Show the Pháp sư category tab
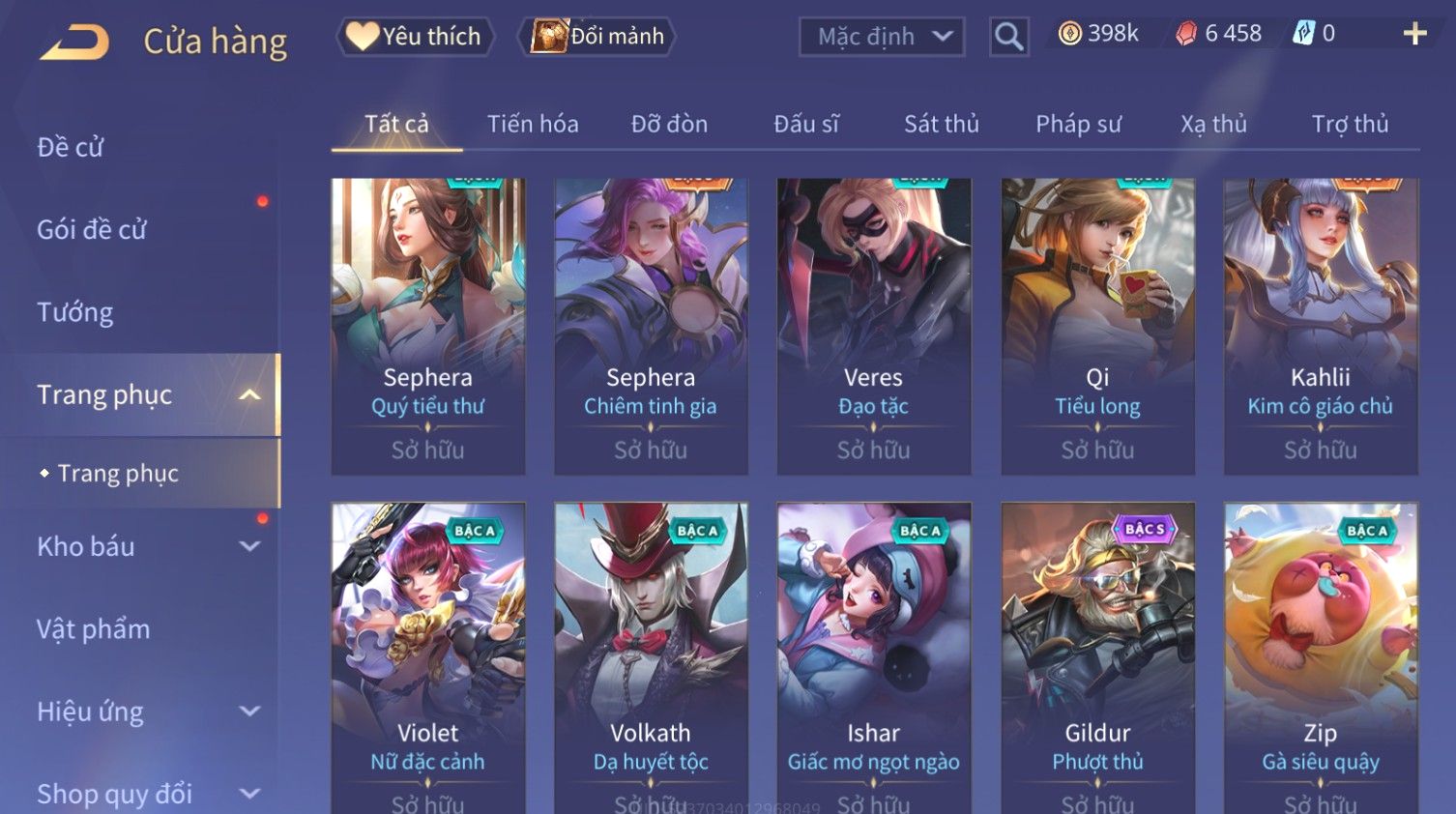Viewport: 1456px width, 814px height. coord(1078,124)
